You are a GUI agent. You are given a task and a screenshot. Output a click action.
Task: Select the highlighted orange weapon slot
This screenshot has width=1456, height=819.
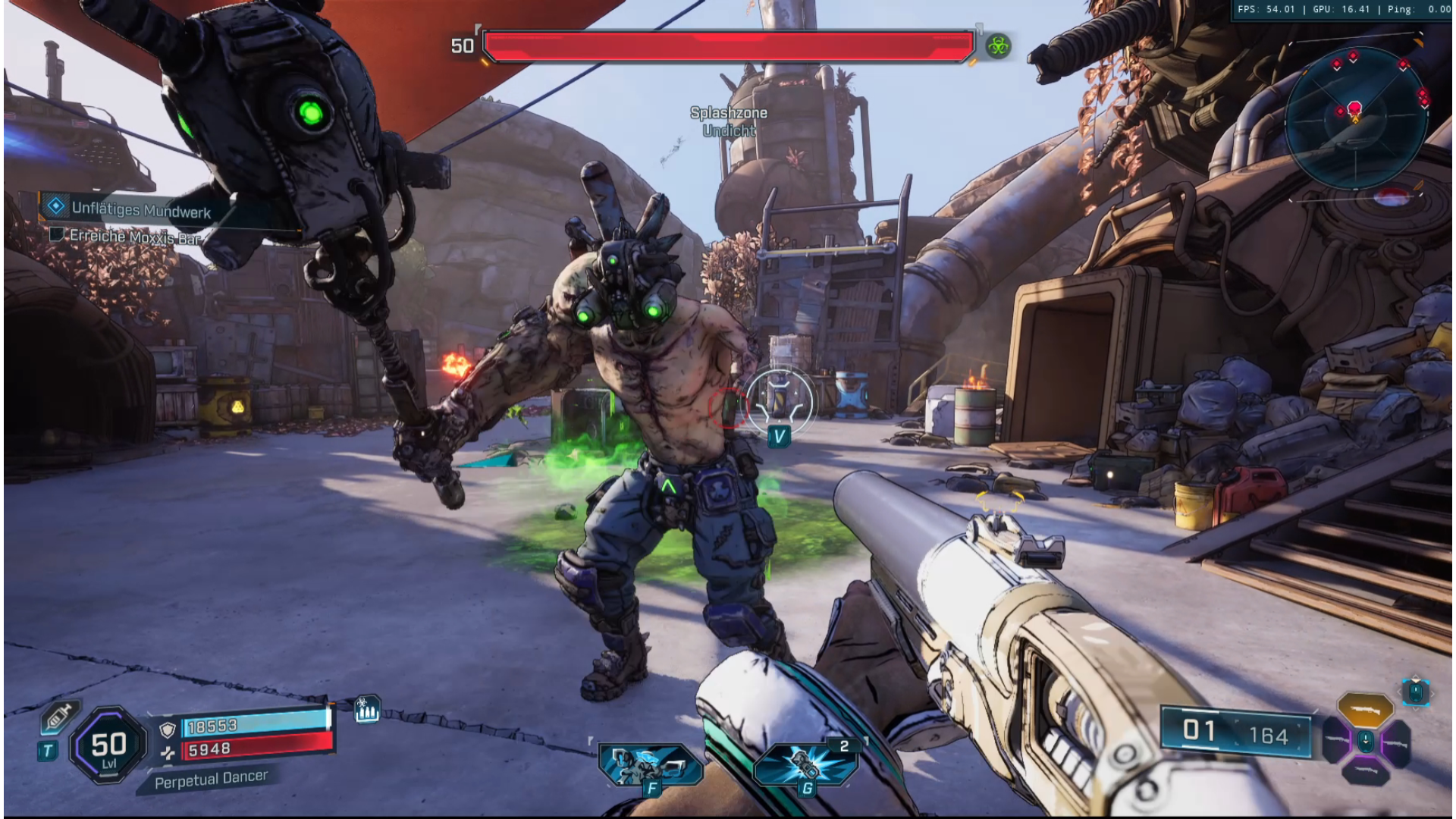click(x=1365, y=710)
